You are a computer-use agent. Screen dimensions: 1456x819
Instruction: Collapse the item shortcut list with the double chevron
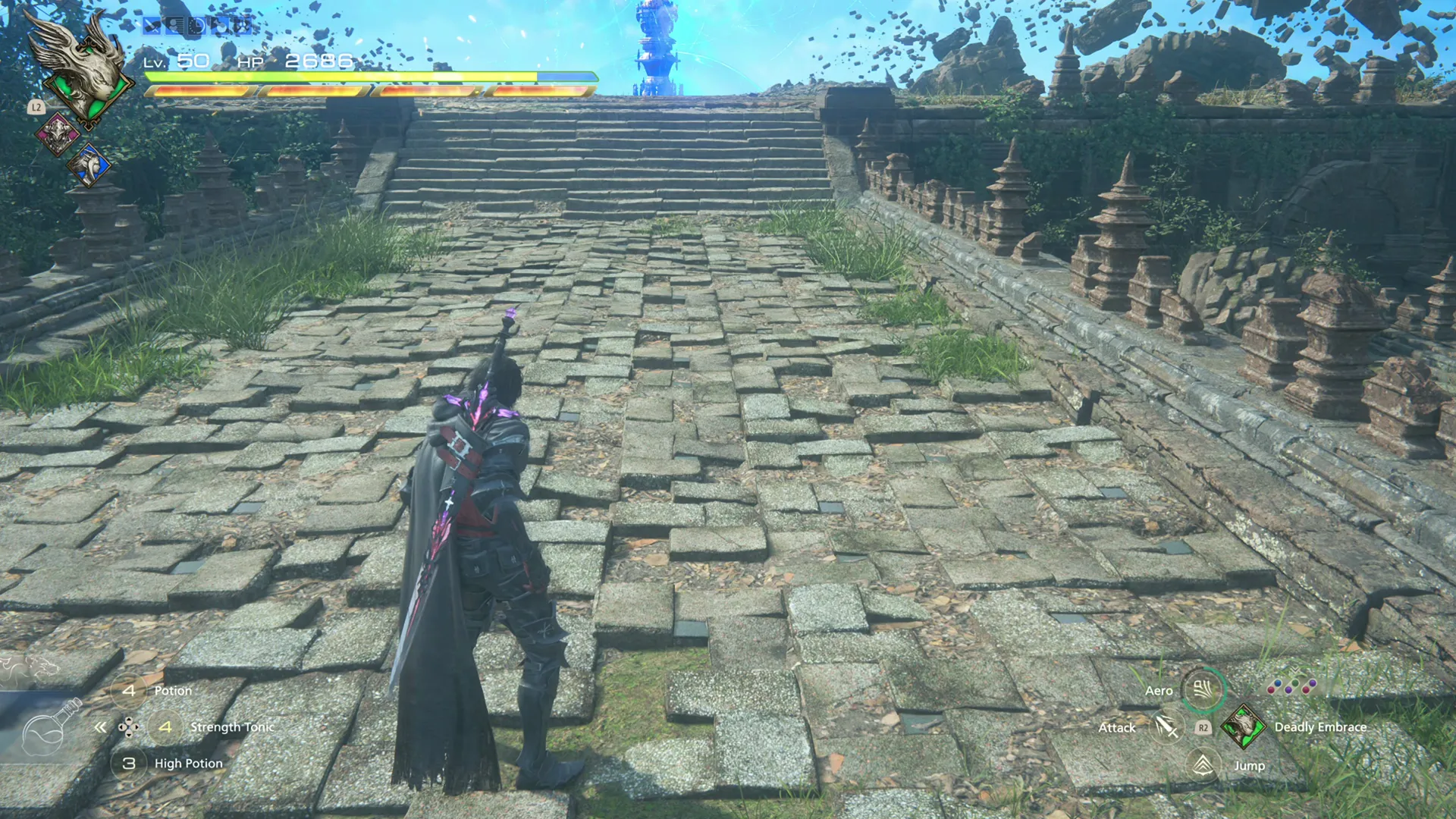[102, 726]
